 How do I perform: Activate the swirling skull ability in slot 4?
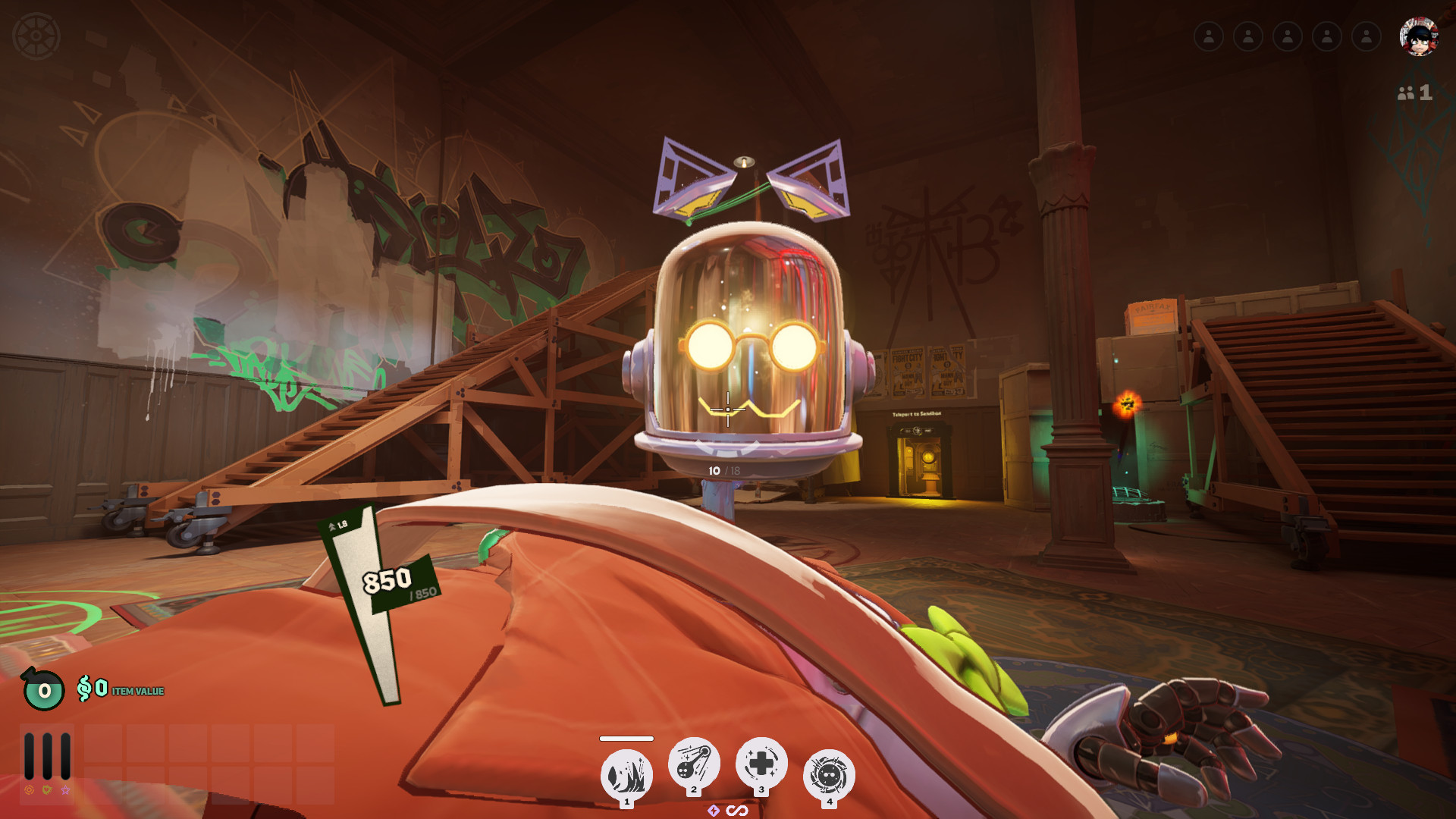tap(829, 775)
